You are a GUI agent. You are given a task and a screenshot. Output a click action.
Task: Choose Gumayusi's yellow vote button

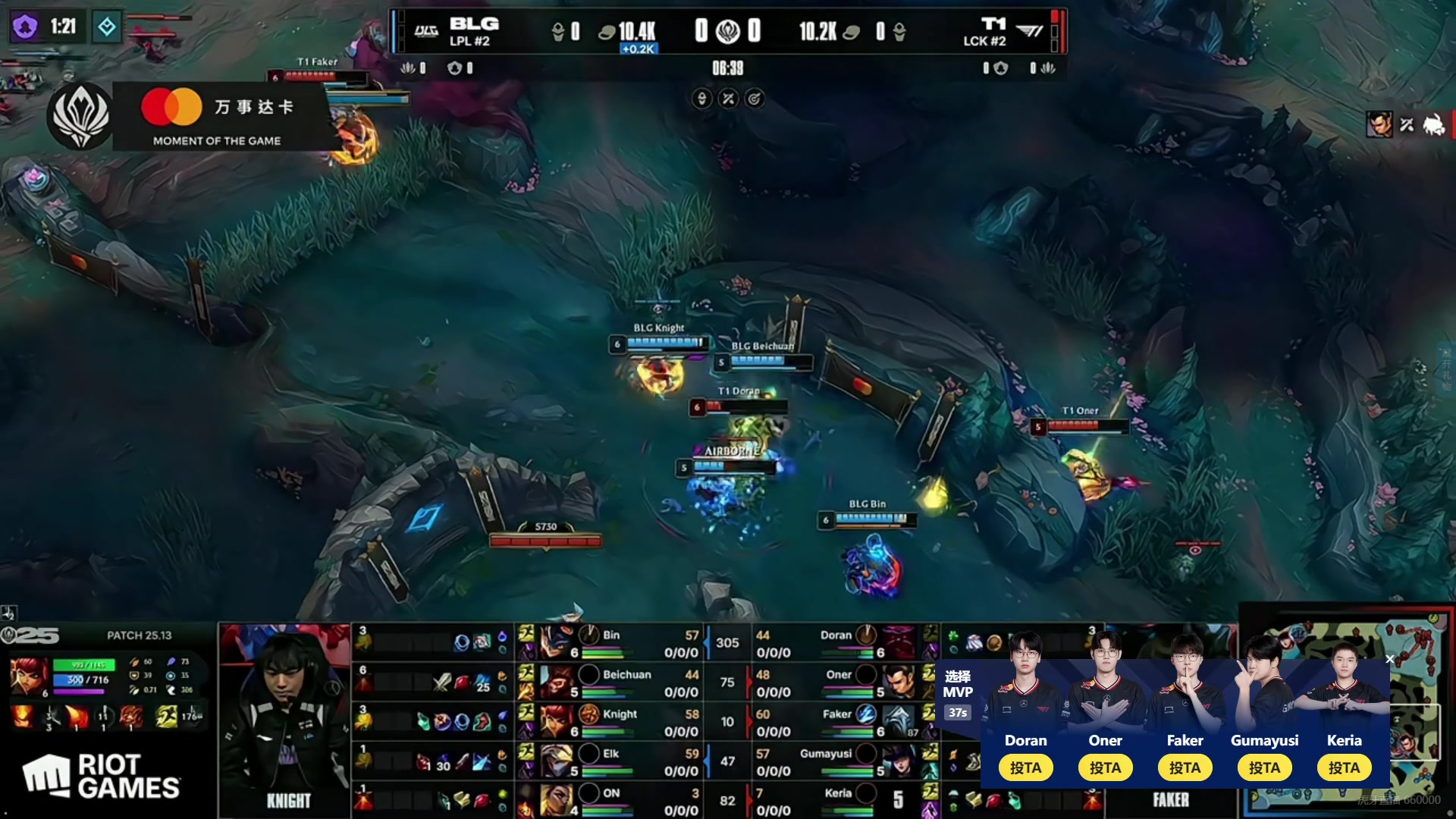[1264, 767]
